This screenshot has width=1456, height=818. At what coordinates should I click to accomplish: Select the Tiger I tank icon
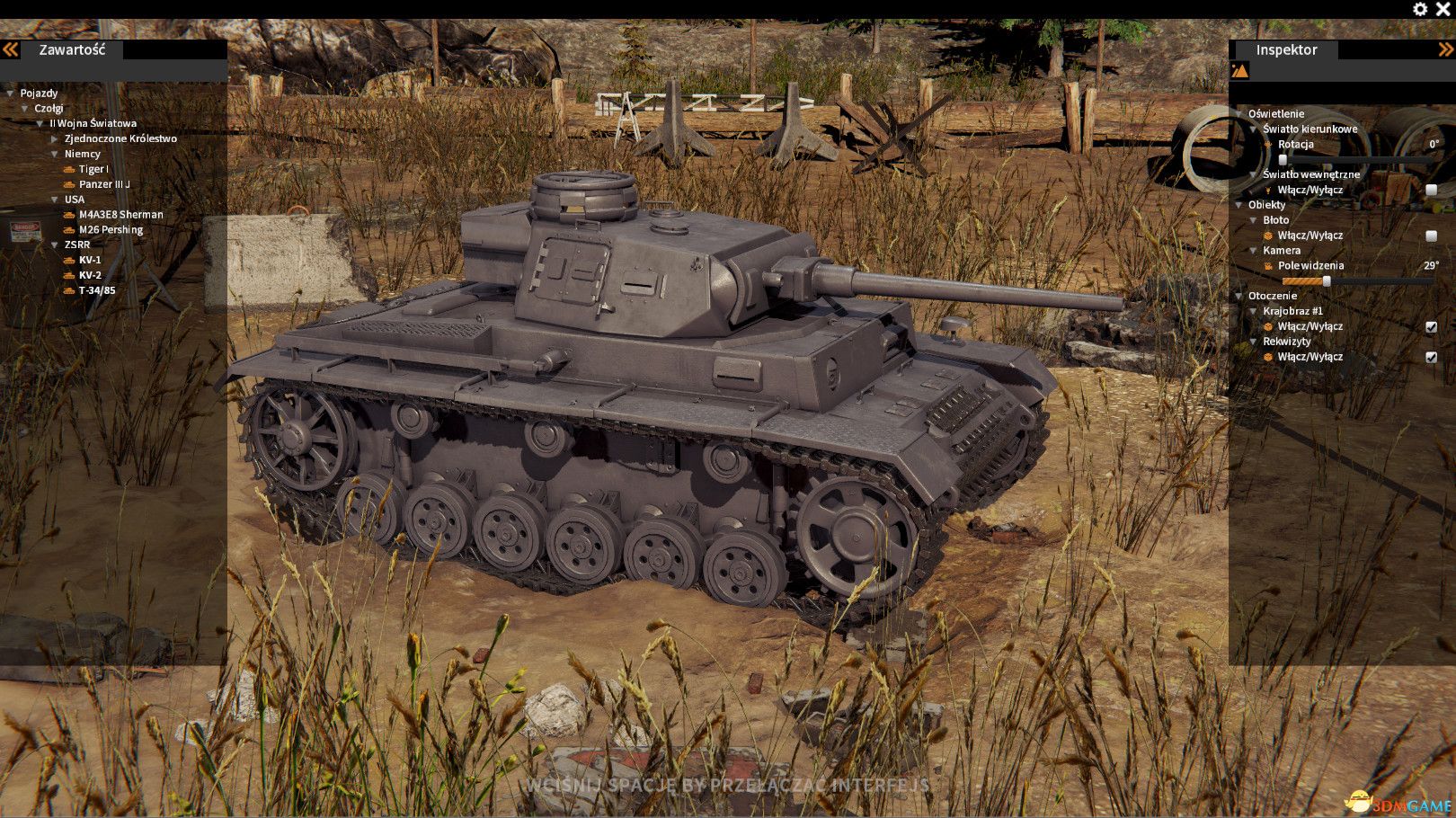[70, 168]
